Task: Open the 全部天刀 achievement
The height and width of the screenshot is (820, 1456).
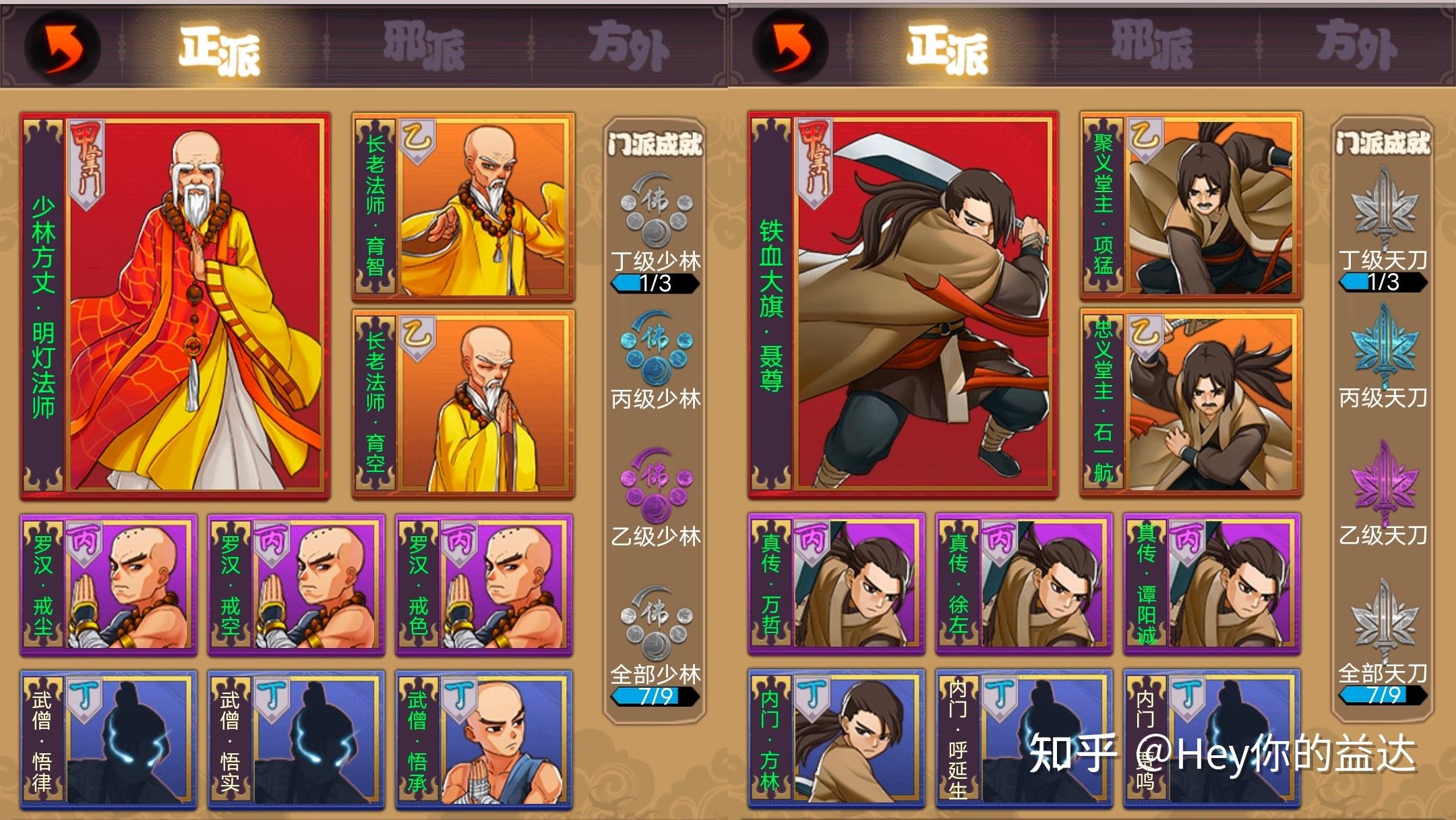Action: 1383,641
